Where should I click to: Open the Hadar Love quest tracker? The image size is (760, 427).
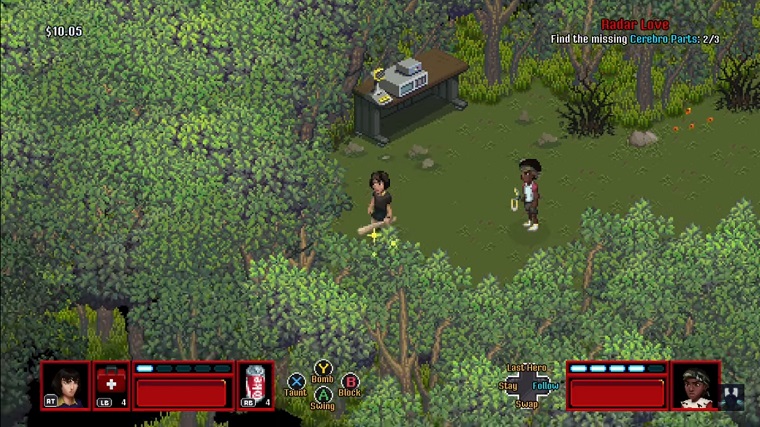(x=634, y=24)
